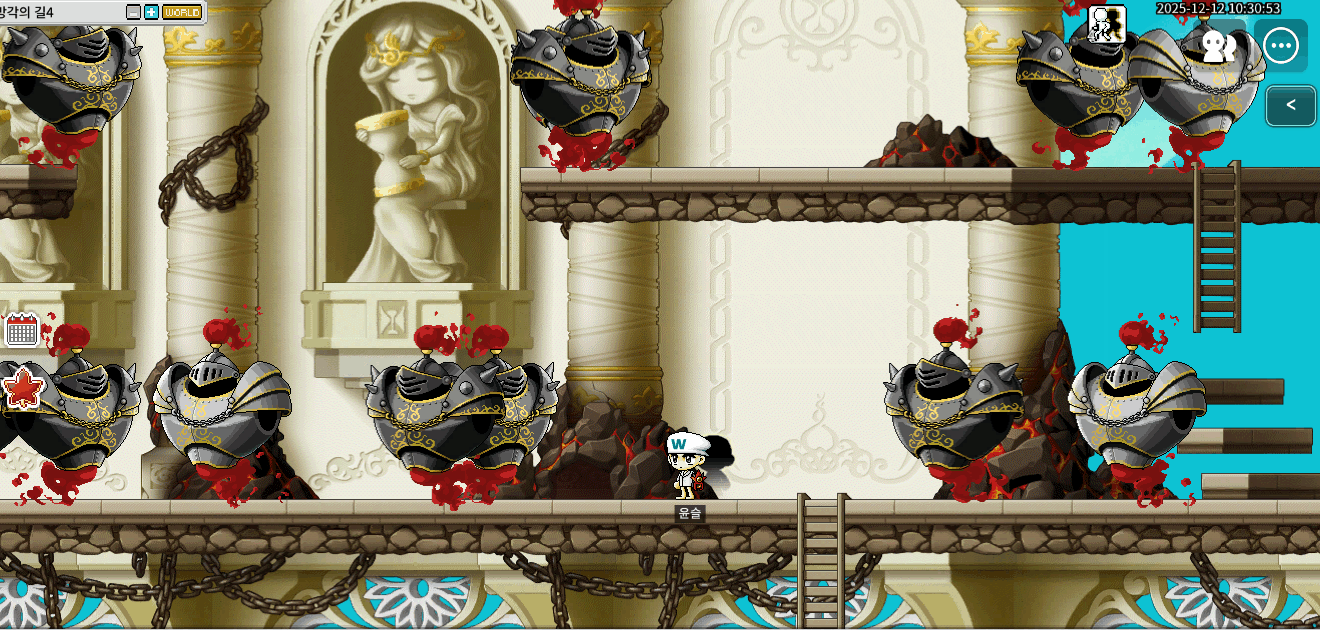The height and width of the screenshot is (630, 1320).
Task: Collapse the side panel with the arrow button
Action: 1291,105
